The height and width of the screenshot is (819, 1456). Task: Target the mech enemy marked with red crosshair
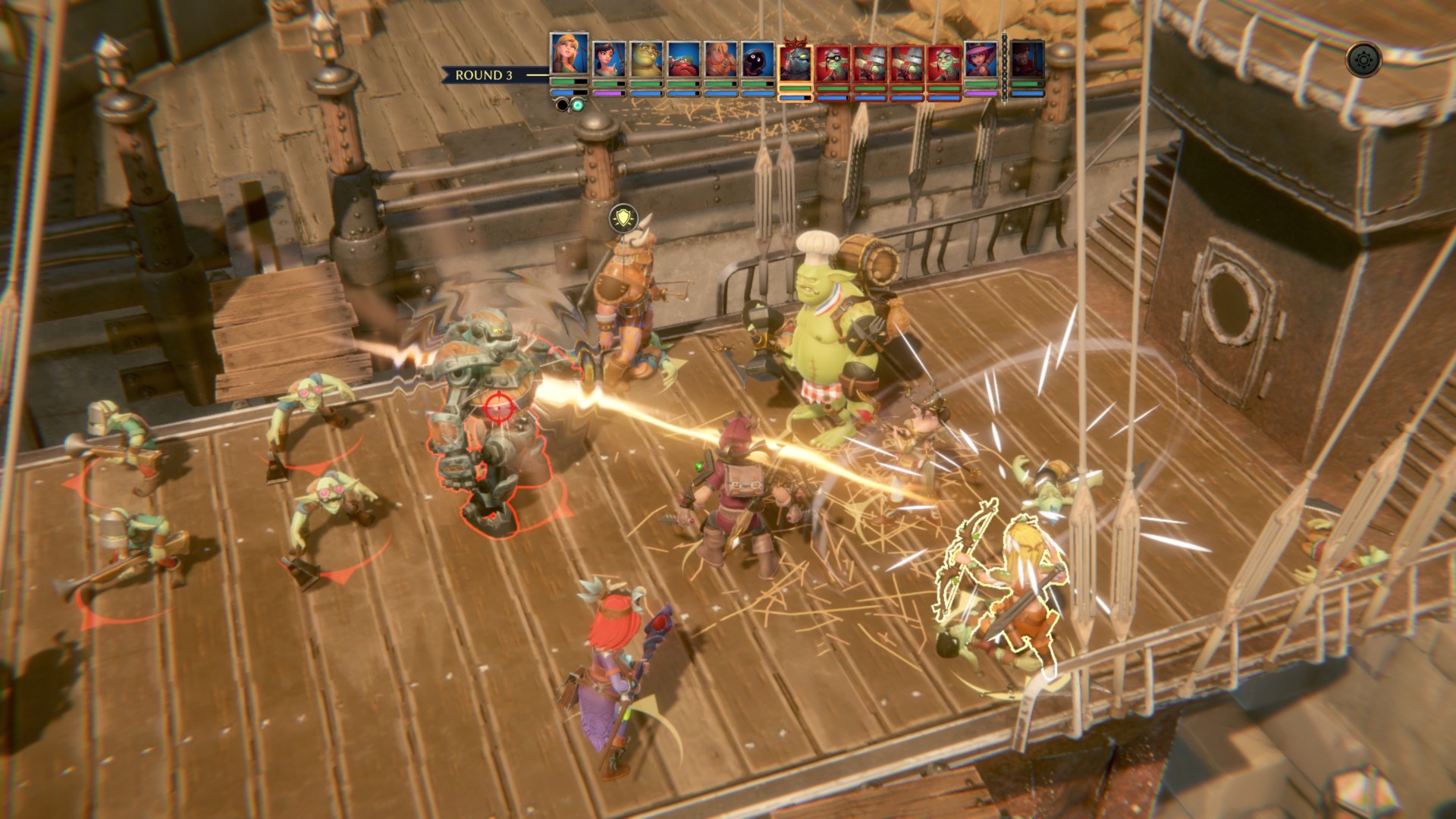pyautogui.click(x=498, y=409)
